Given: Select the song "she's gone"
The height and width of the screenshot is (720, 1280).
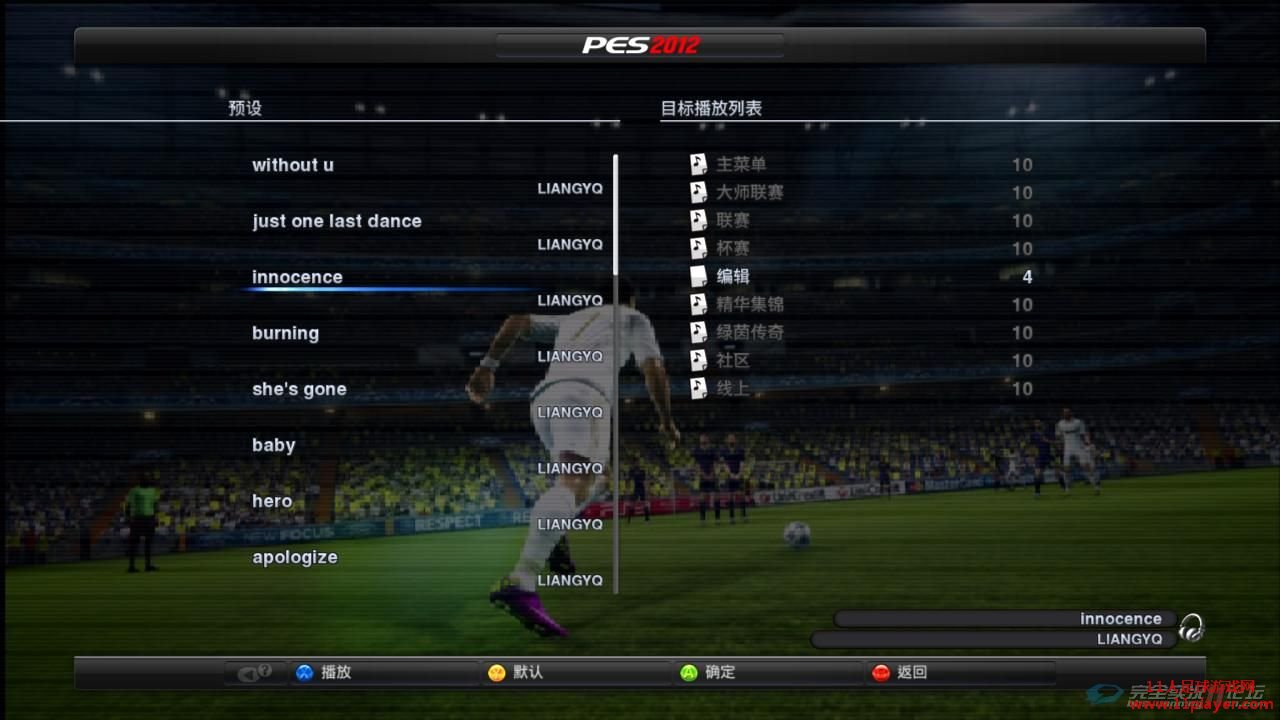Looking at the screenshot, I should pos(299,389).
